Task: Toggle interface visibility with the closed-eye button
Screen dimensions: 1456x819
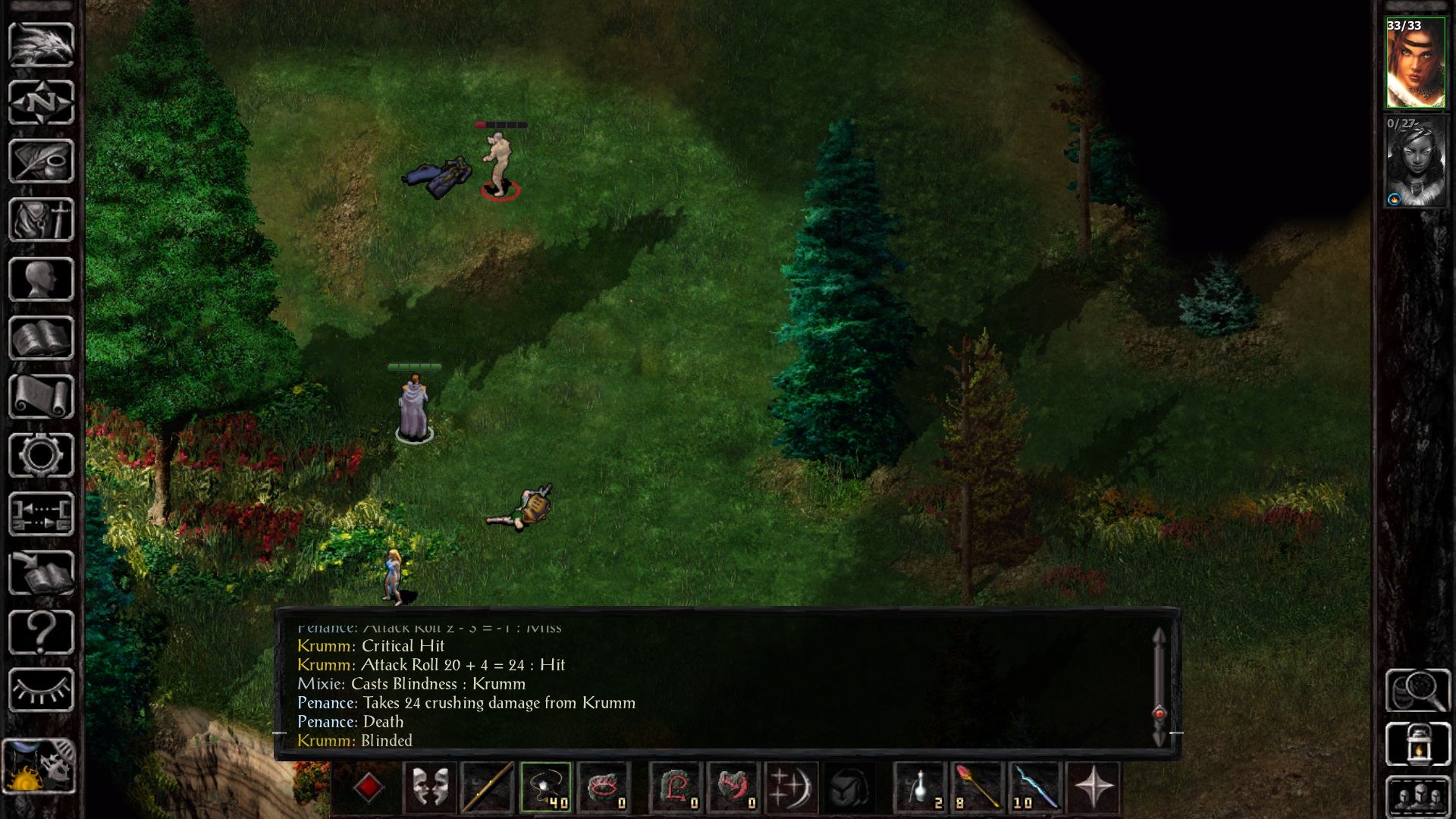Action: pyautogui.click(x=41, y=690)
